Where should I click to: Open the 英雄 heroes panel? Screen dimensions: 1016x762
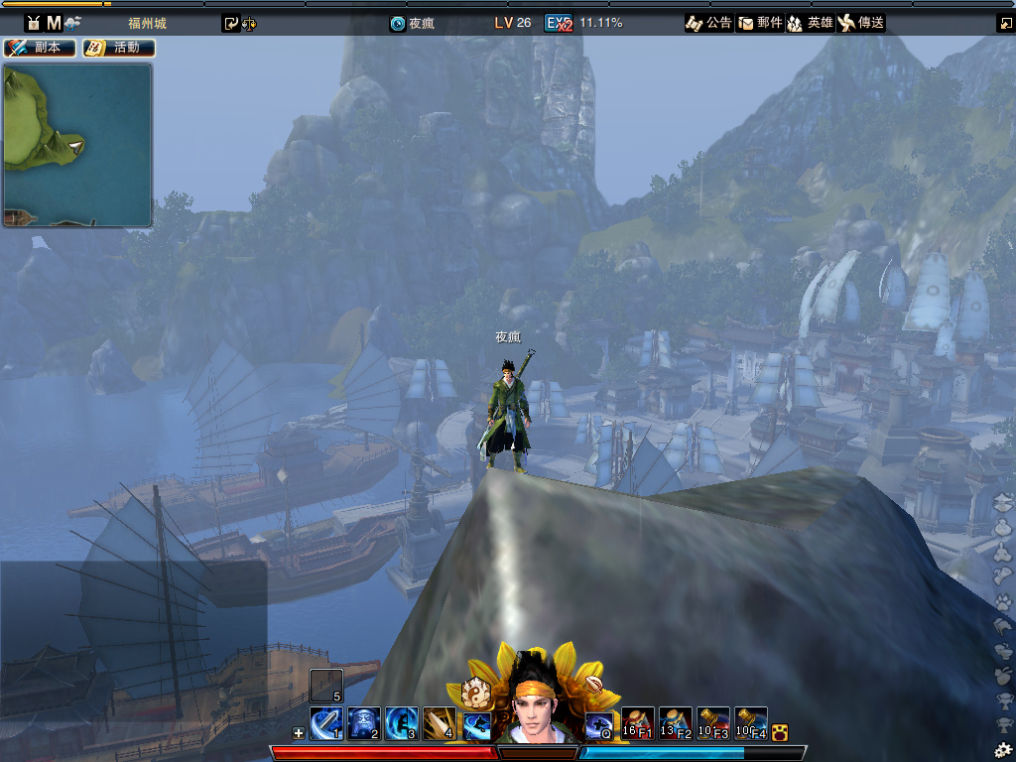(x=810, y=23)
